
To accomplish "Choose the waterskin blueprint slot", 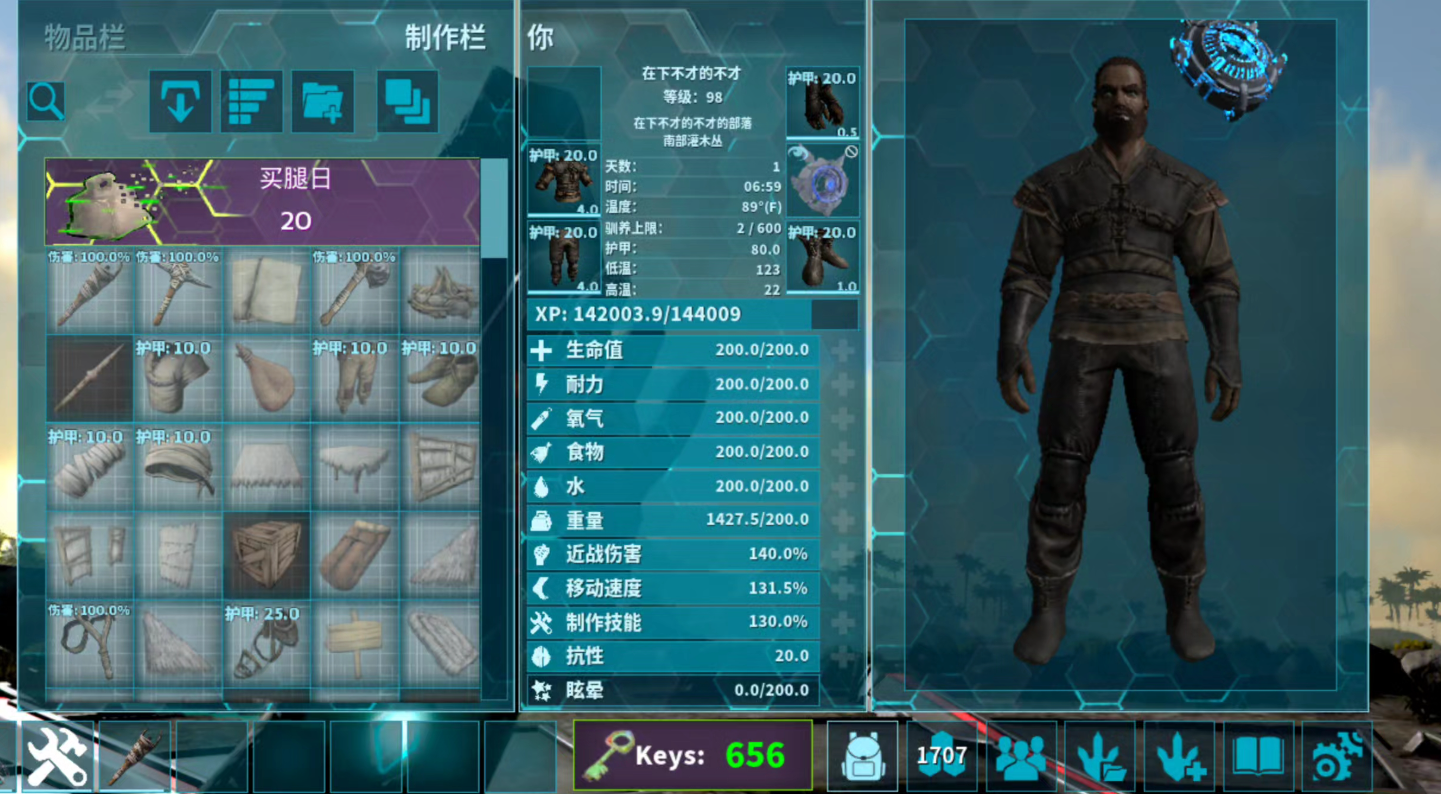I will click(x=267, y=378).
